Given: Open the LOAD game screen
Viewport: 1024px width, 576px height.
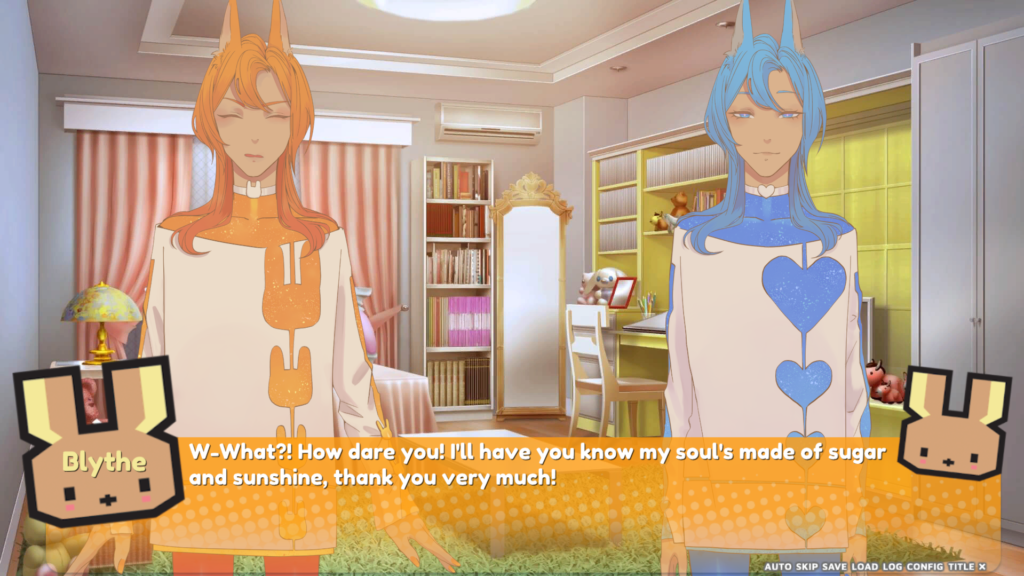Looking at the screenshot, I should coord(864,567).
